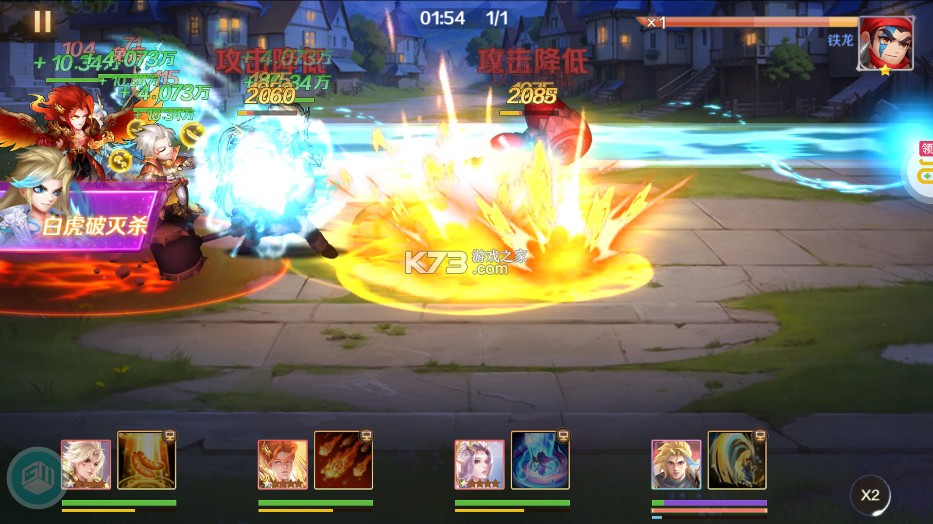Activate the golden light pillar skill
933x524 pixels.
tap(146, 460)
